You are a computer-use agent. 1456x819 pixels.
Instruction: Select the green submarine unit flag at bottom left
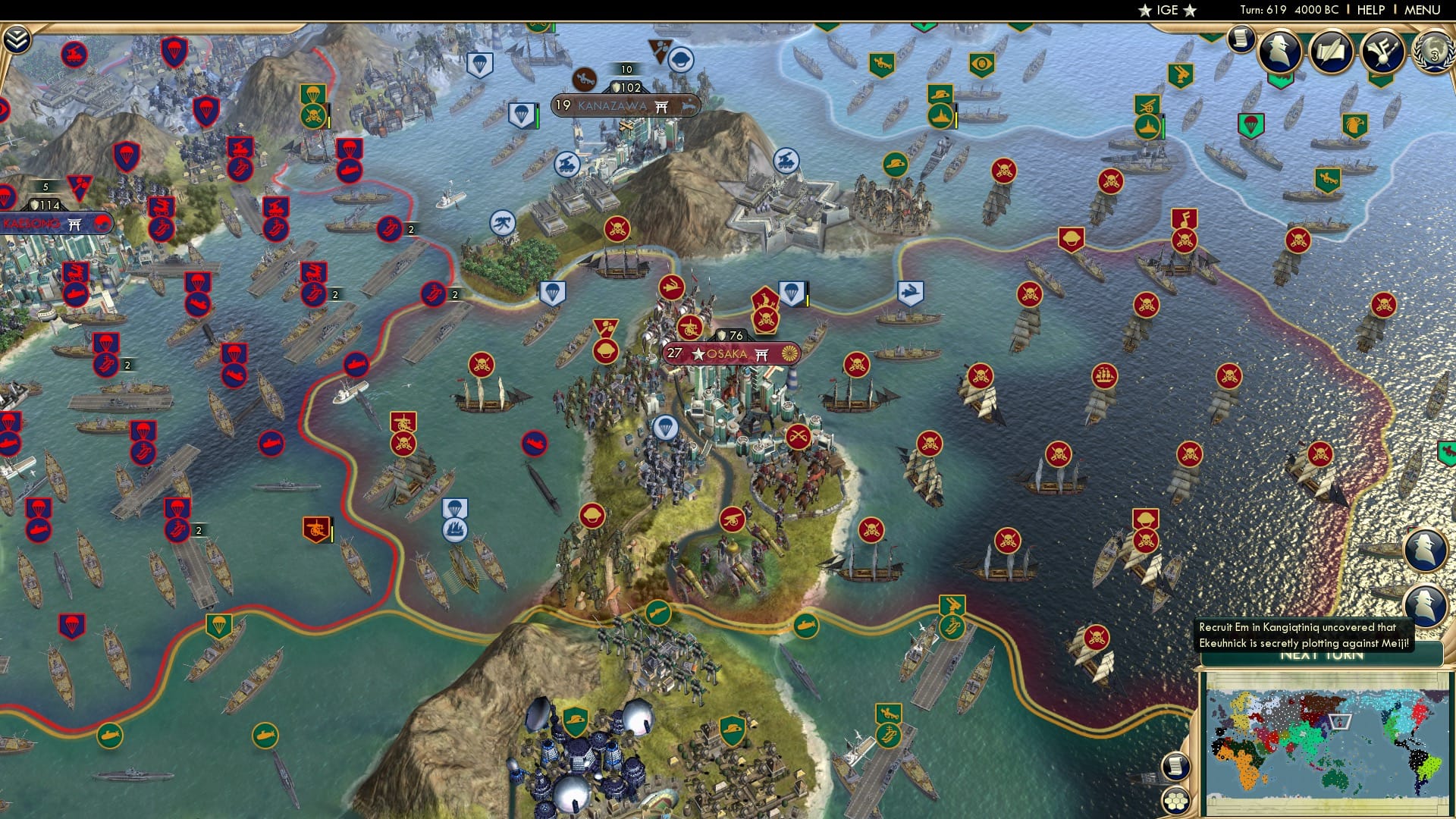point(109,736)
